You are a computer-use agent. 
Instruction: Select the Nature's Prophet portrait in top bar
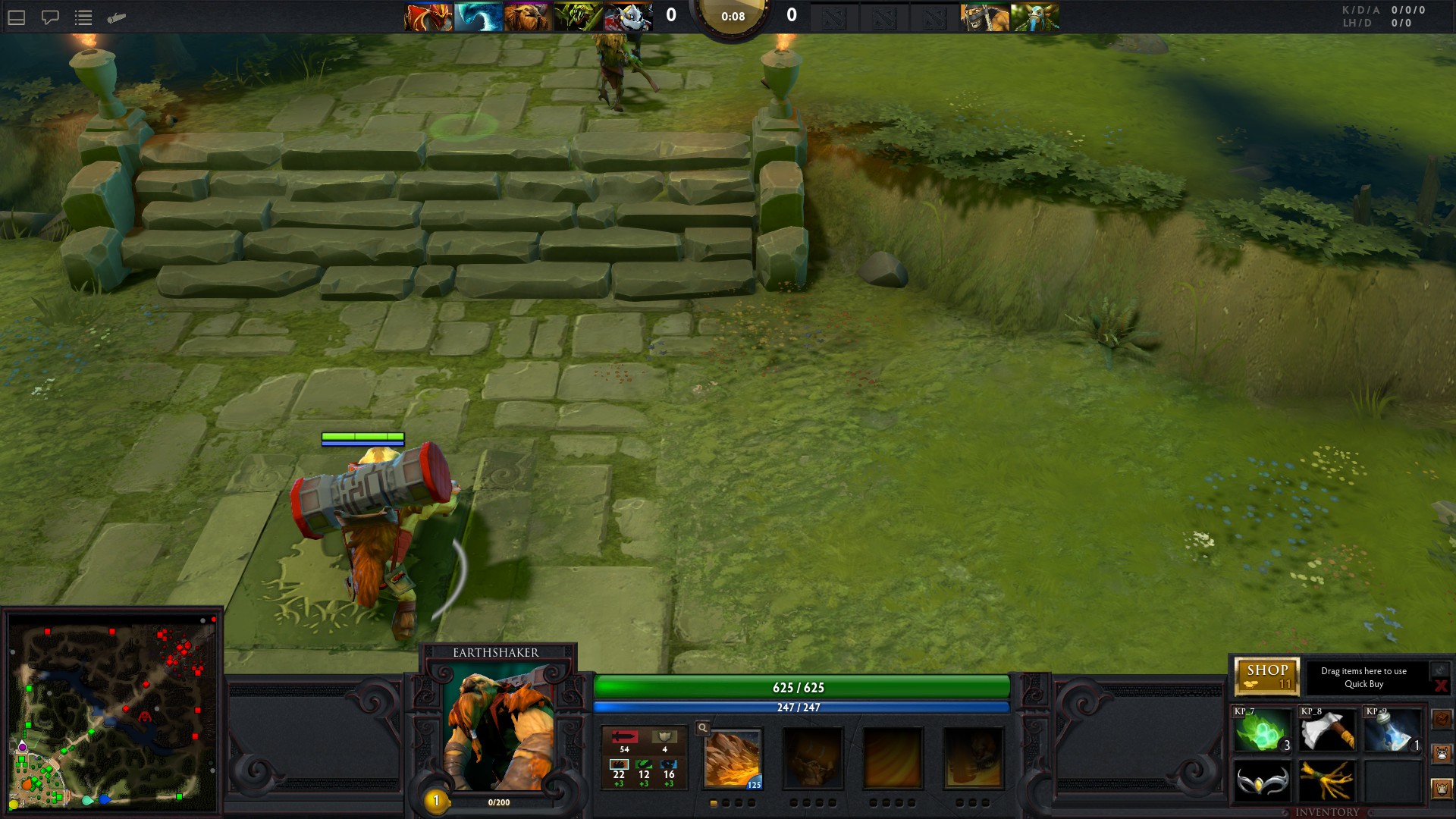pyautogui.click(x=1034, y=17)
